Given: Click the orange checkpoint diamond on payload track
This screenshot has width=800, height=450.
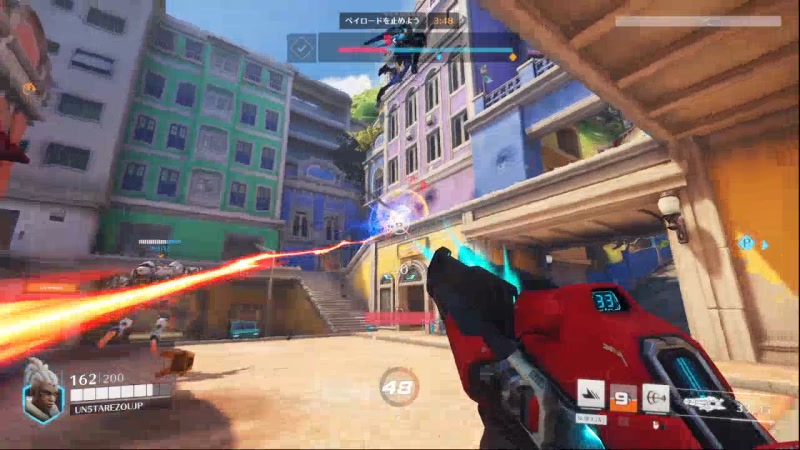Looking at the screenshot, I should [x=512, y=57].
